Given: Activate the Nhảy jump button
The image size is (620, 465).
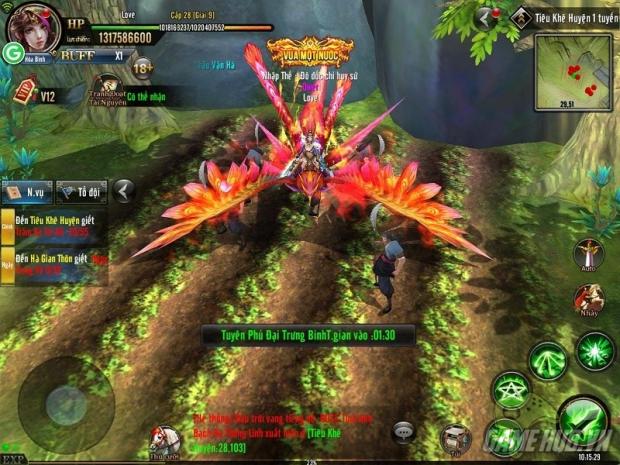Looking at the screenshot, I should pos(588,301).
